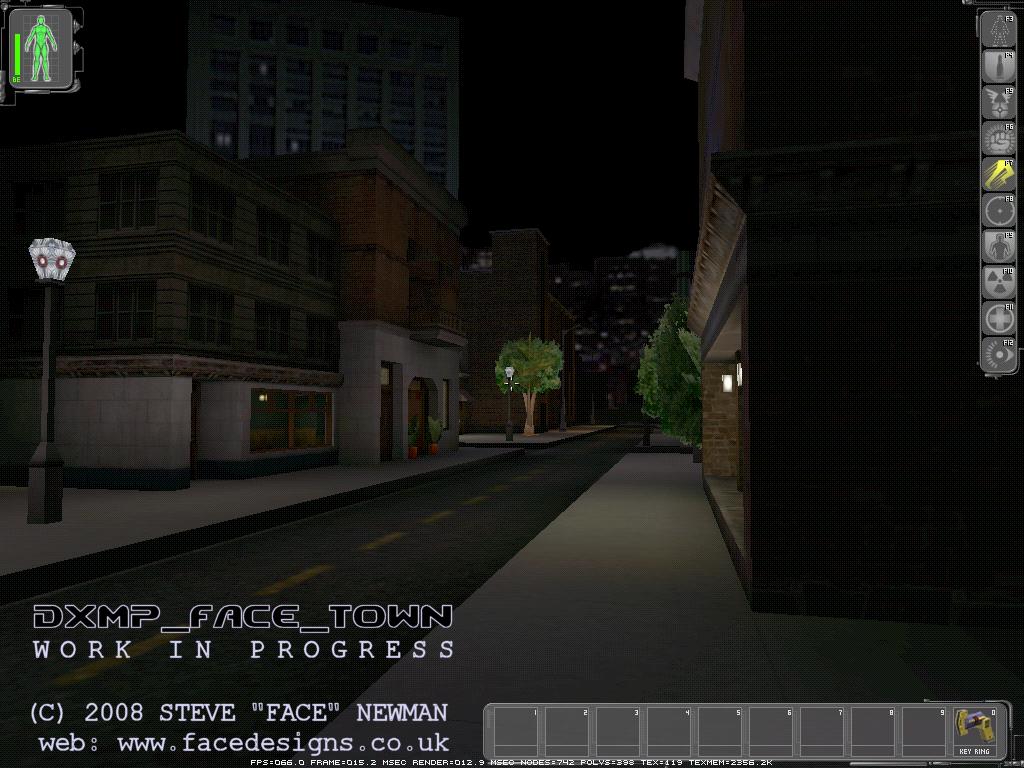Activate the F10 radiation symbol augmentation
Image resolution: width=1024 pixels, height=768 pixels.
(997, 283)
